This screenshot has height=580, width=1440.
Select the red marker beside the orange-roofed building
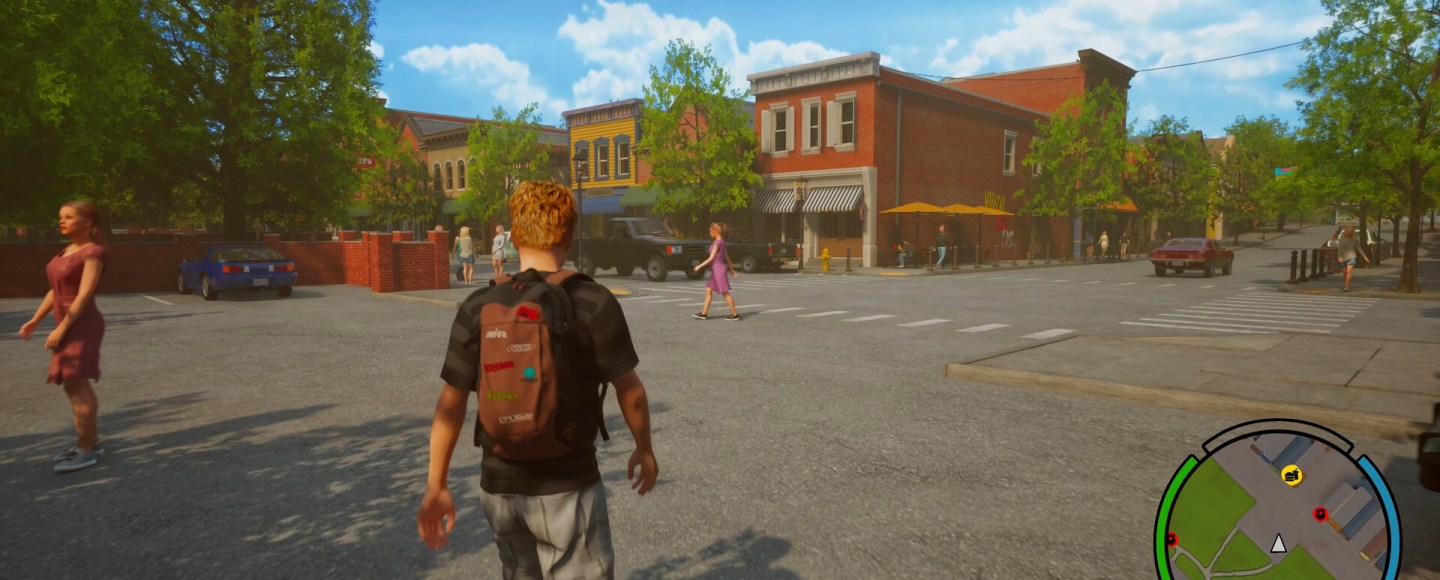pos(1320,514)
